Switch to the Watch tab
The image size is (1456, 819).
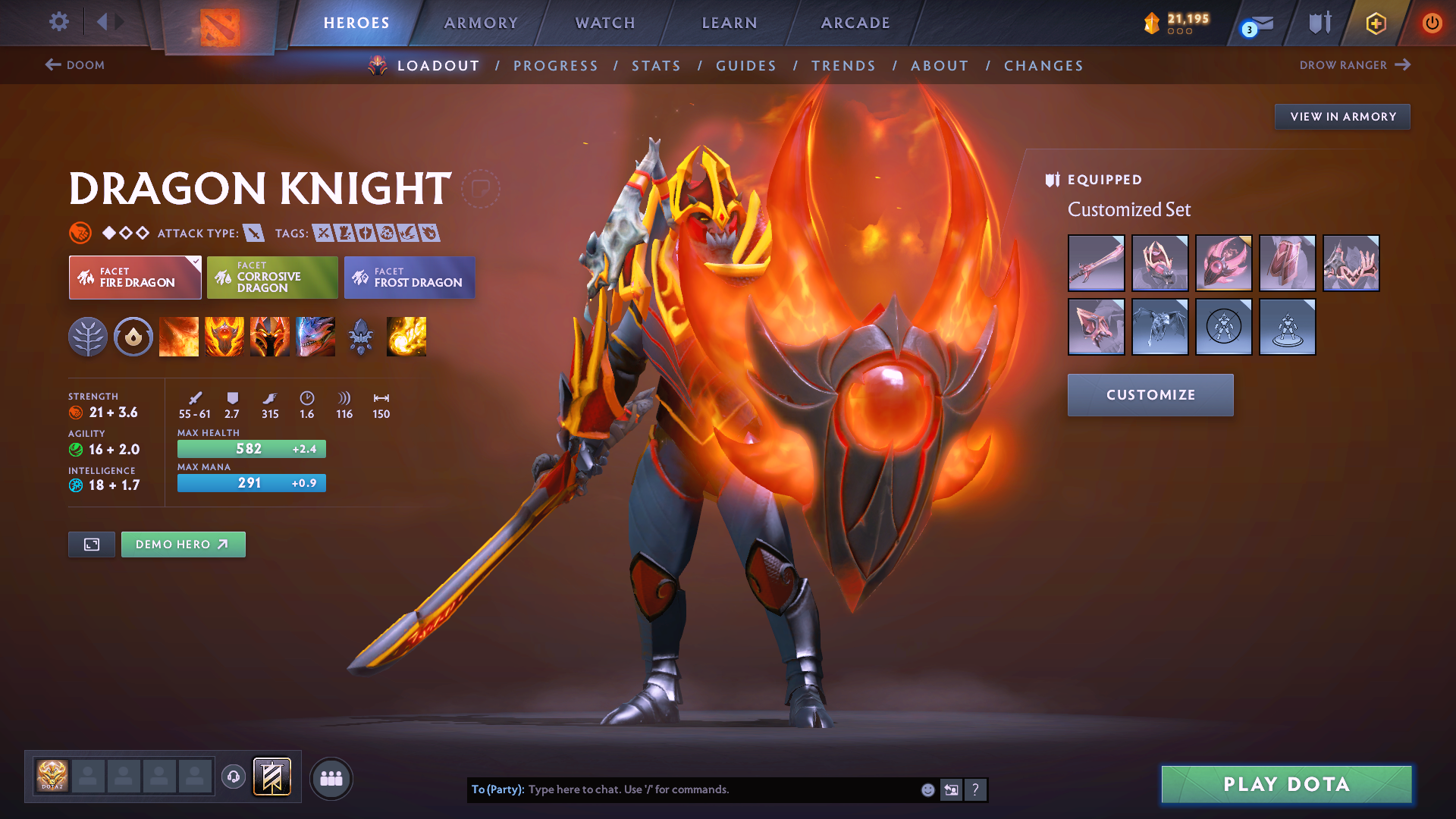[x=605, y=23]
